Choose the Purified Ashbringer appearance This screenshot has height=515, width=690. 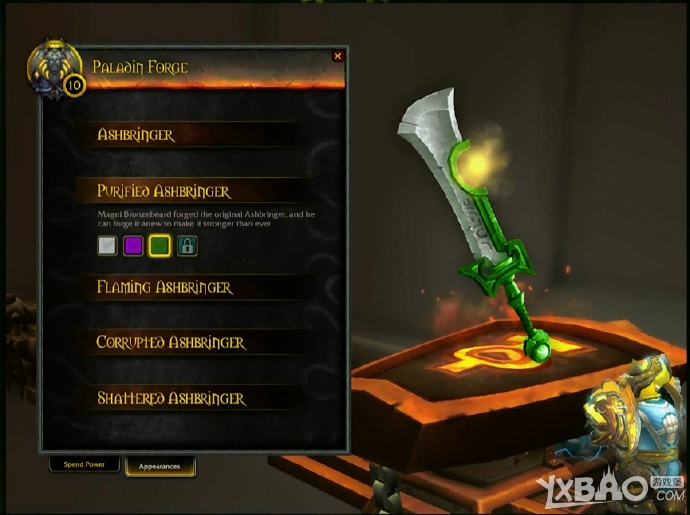(164, 191)
